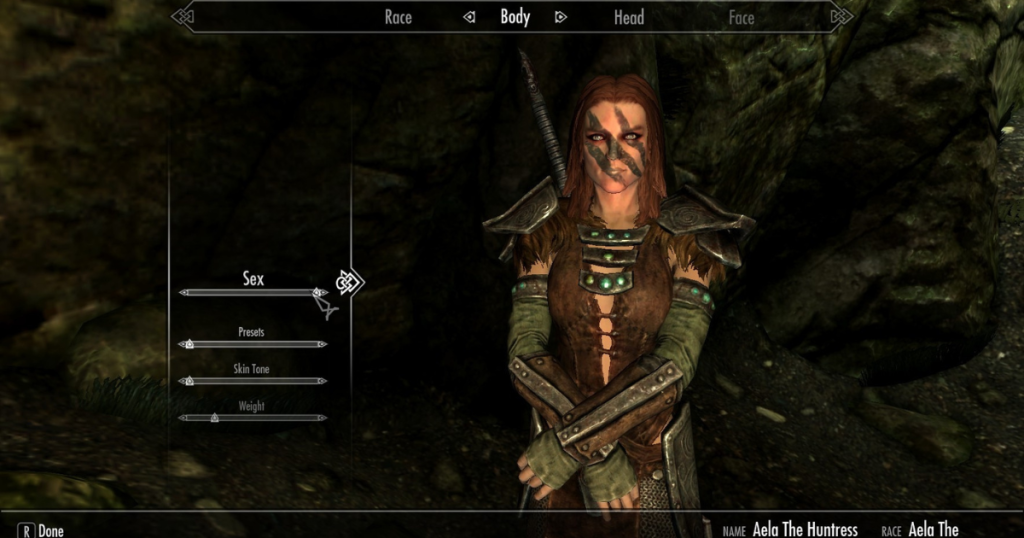Switch to the Race tab
The image size is (1024, 538).
coord(398,17)
